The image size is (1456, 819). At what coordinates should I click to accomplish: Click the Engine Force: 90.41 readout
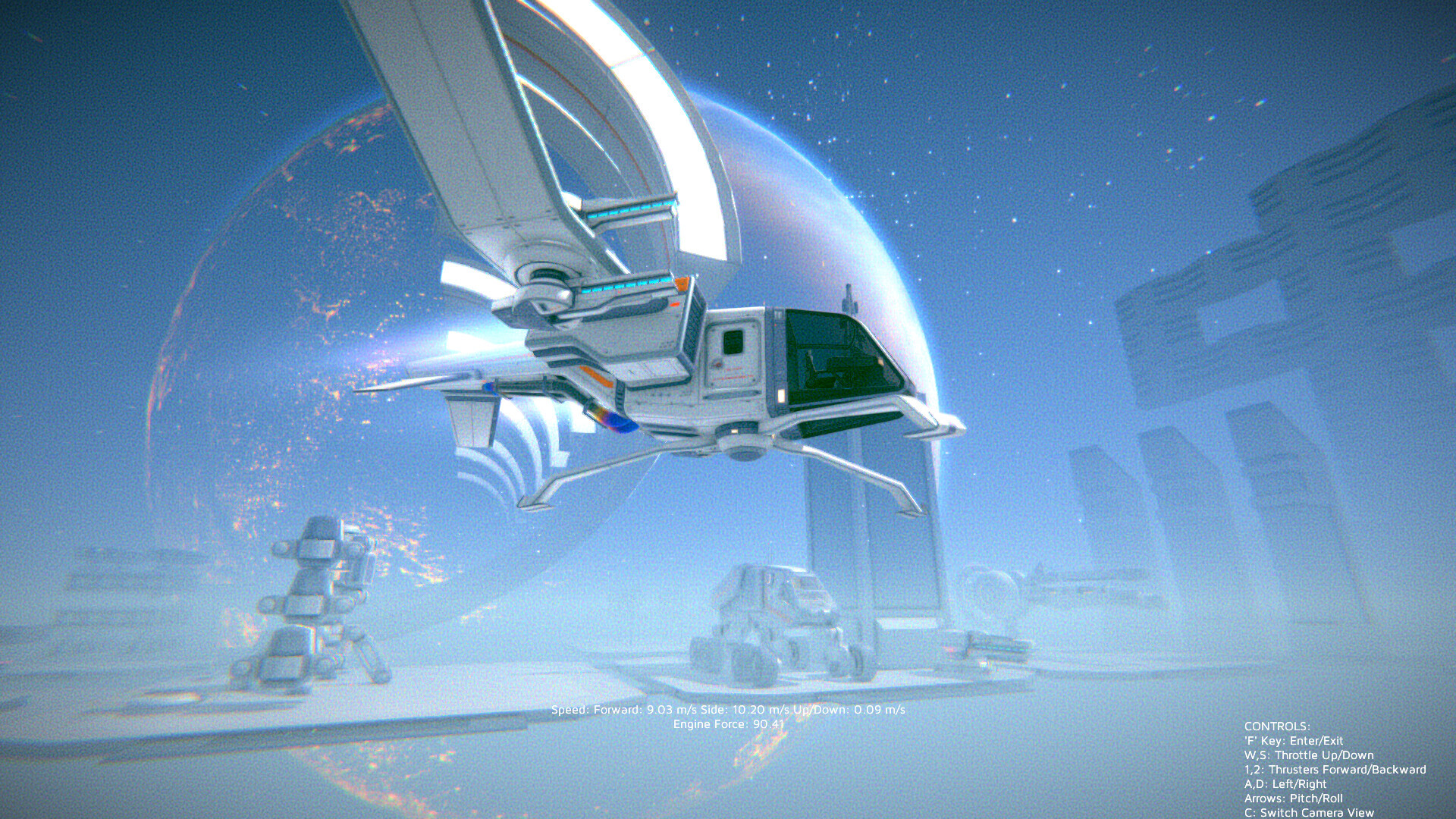tap(730, 725)
